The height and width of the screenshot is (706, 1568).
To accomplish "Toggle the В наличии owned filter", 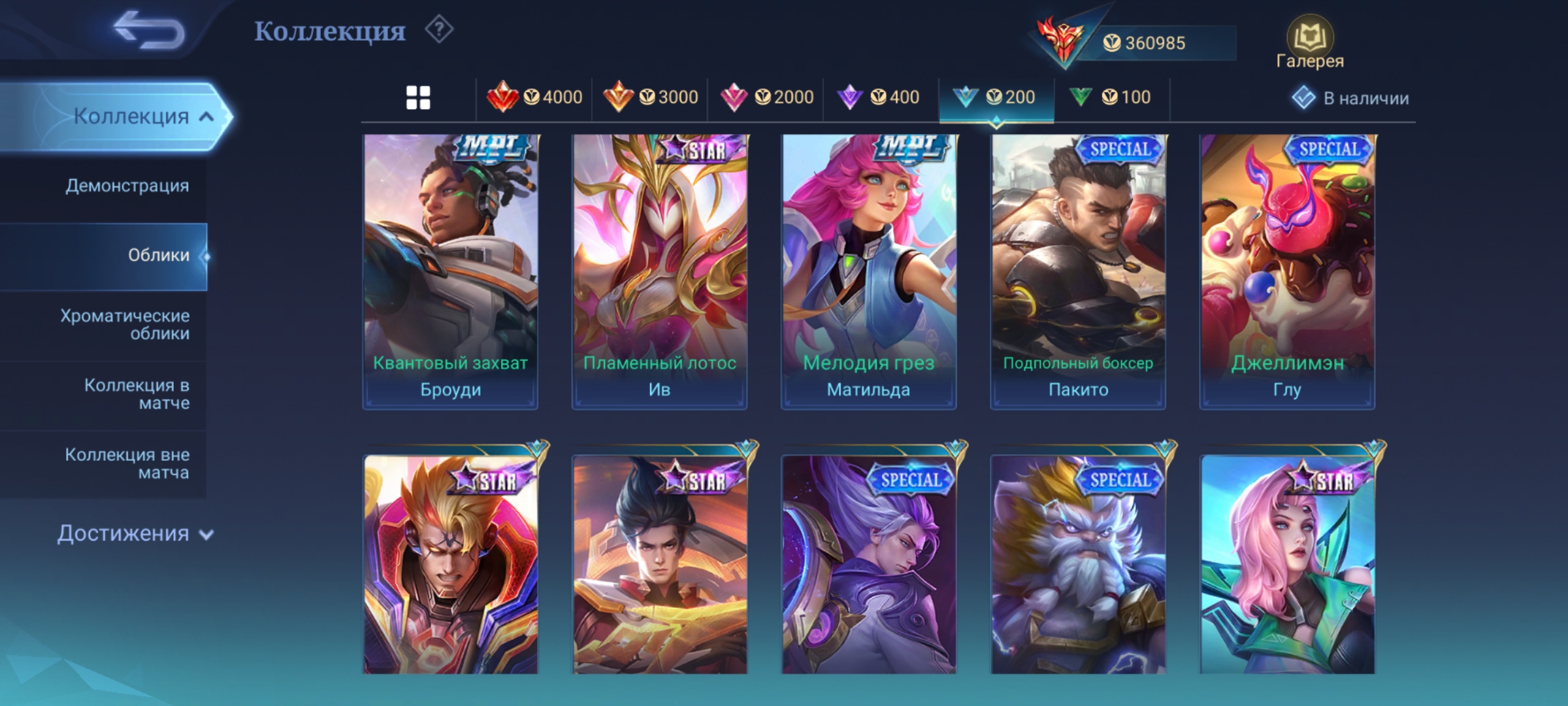I will pos(1351,98).
